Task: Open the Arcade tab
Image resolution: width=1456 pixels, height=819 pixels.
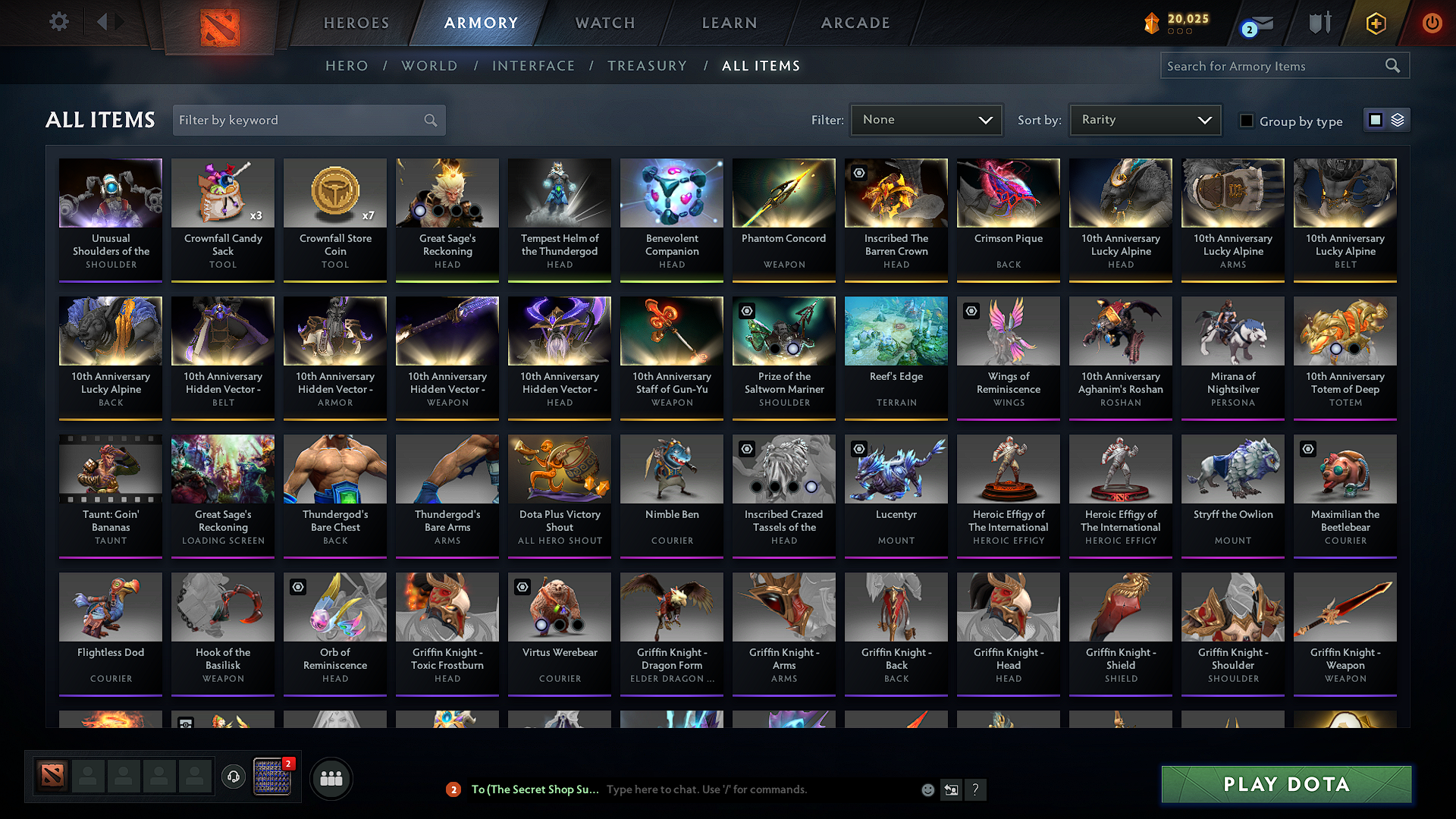Action: tap(855, 23)
